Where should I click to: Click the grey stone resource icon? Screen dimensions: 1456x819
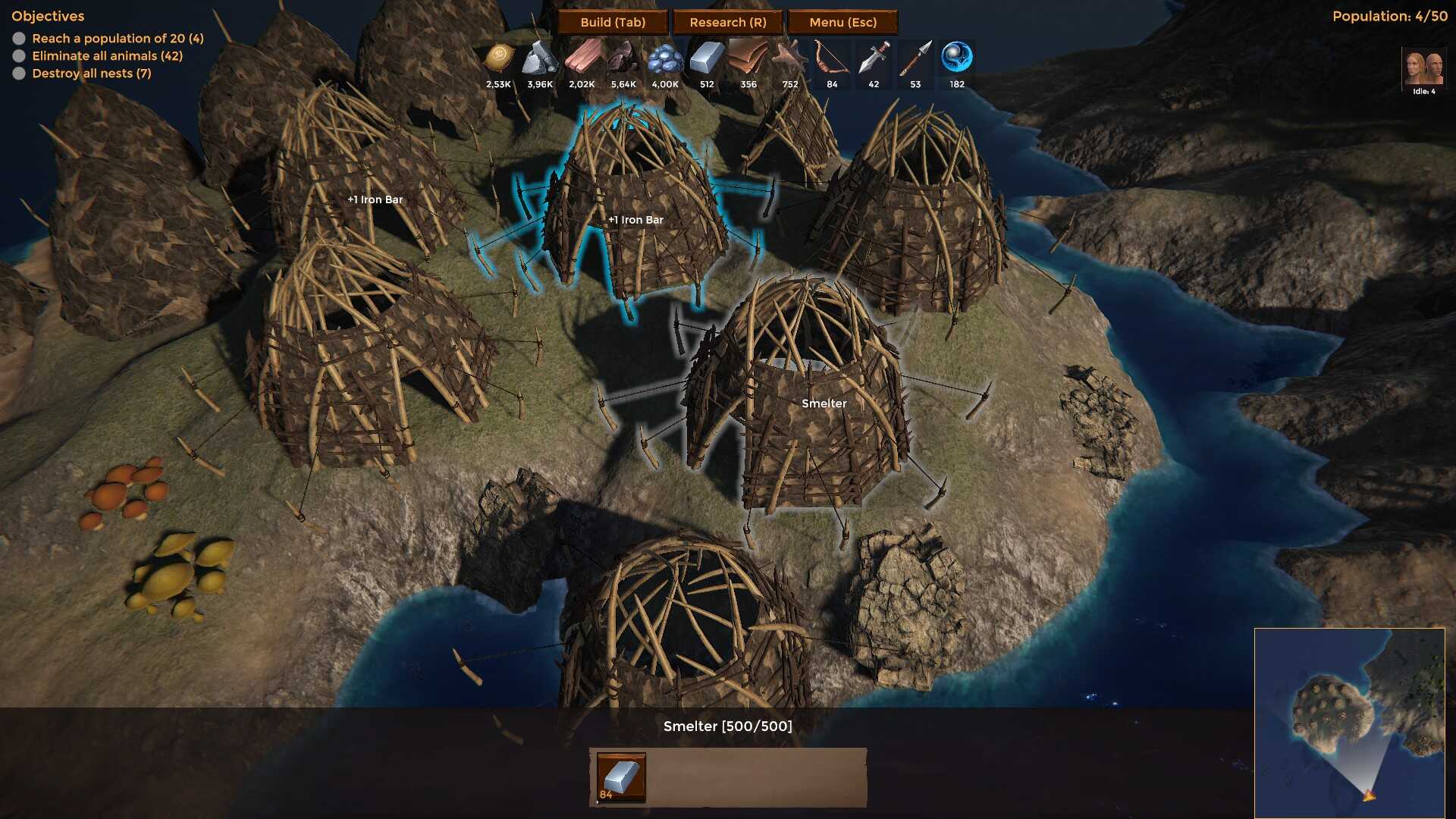coord(540,58)
